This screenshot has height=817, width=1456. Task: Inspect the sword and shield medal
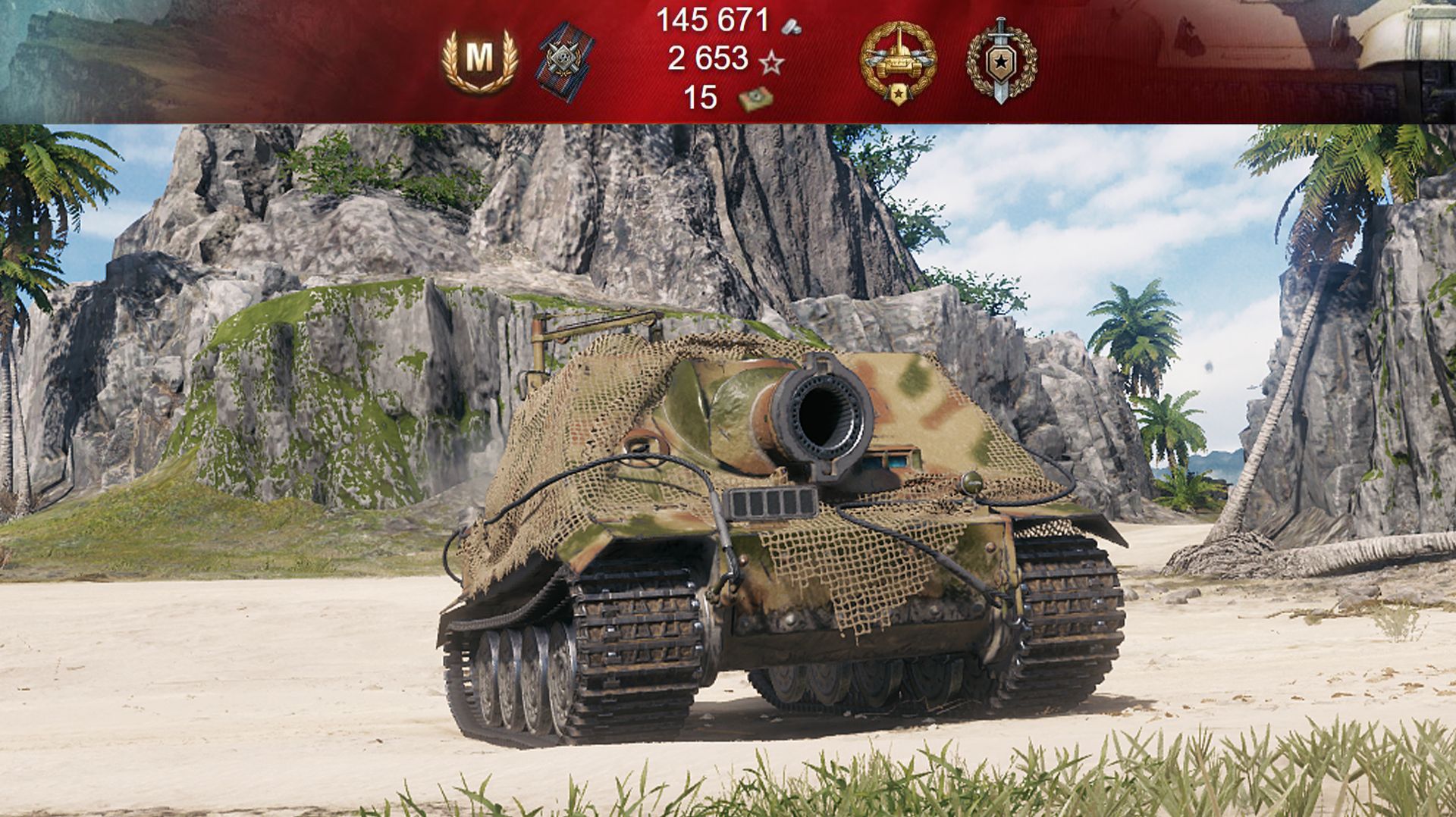(1001, 61)
